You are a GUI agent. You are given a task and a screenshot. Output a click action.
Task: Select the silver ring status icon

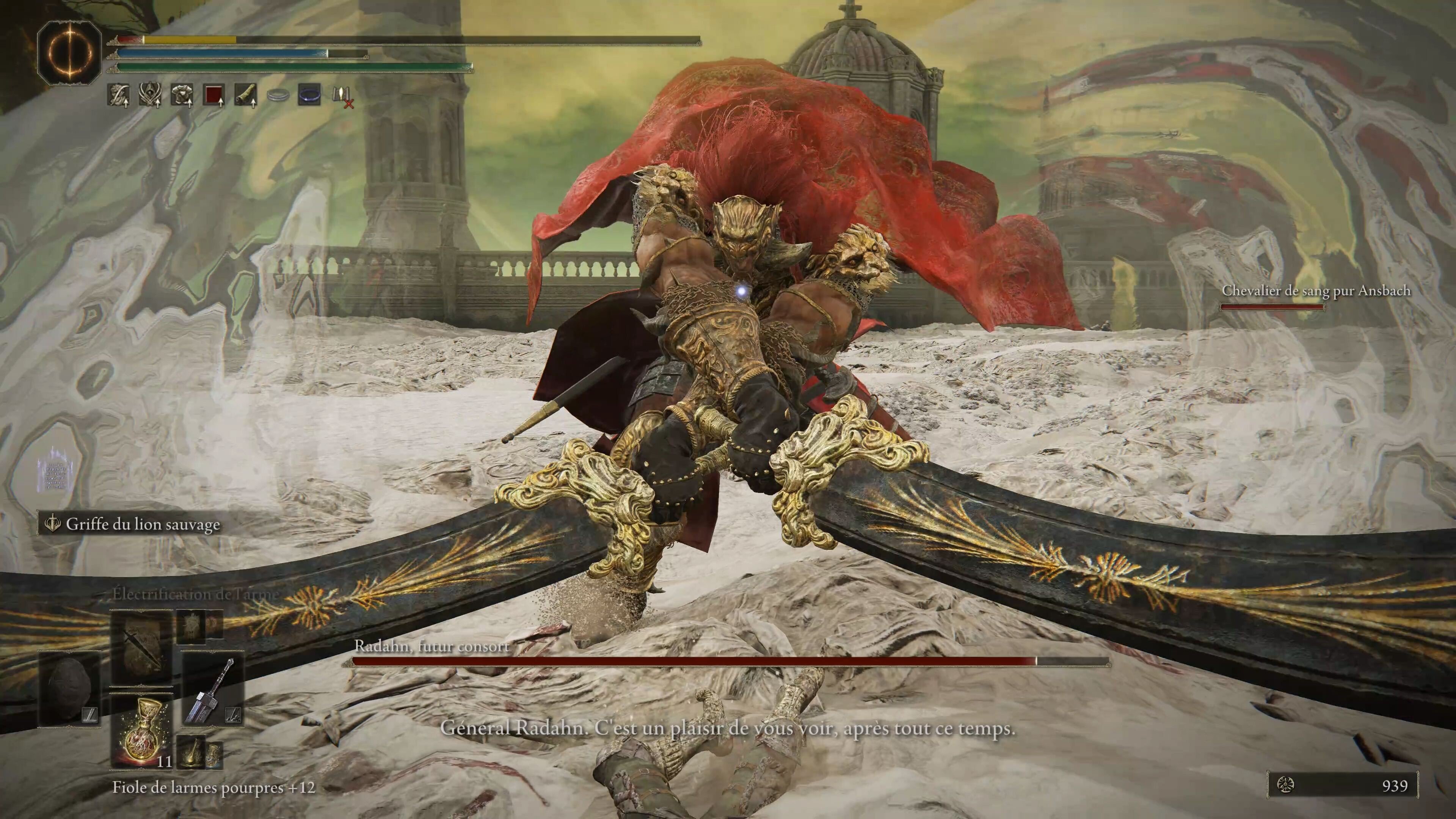pos(278,95)
